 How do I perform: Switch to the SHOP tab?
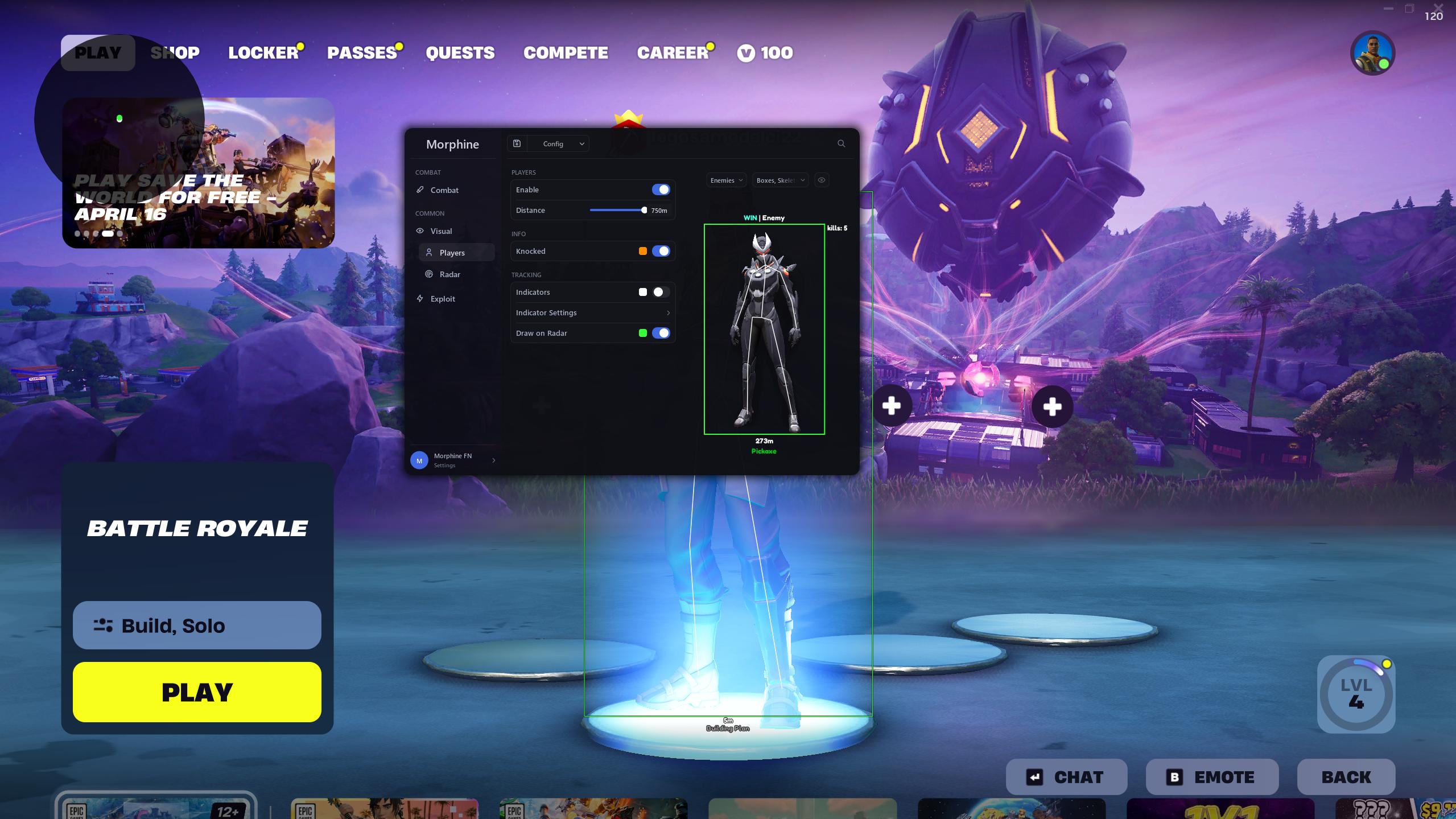175,53
